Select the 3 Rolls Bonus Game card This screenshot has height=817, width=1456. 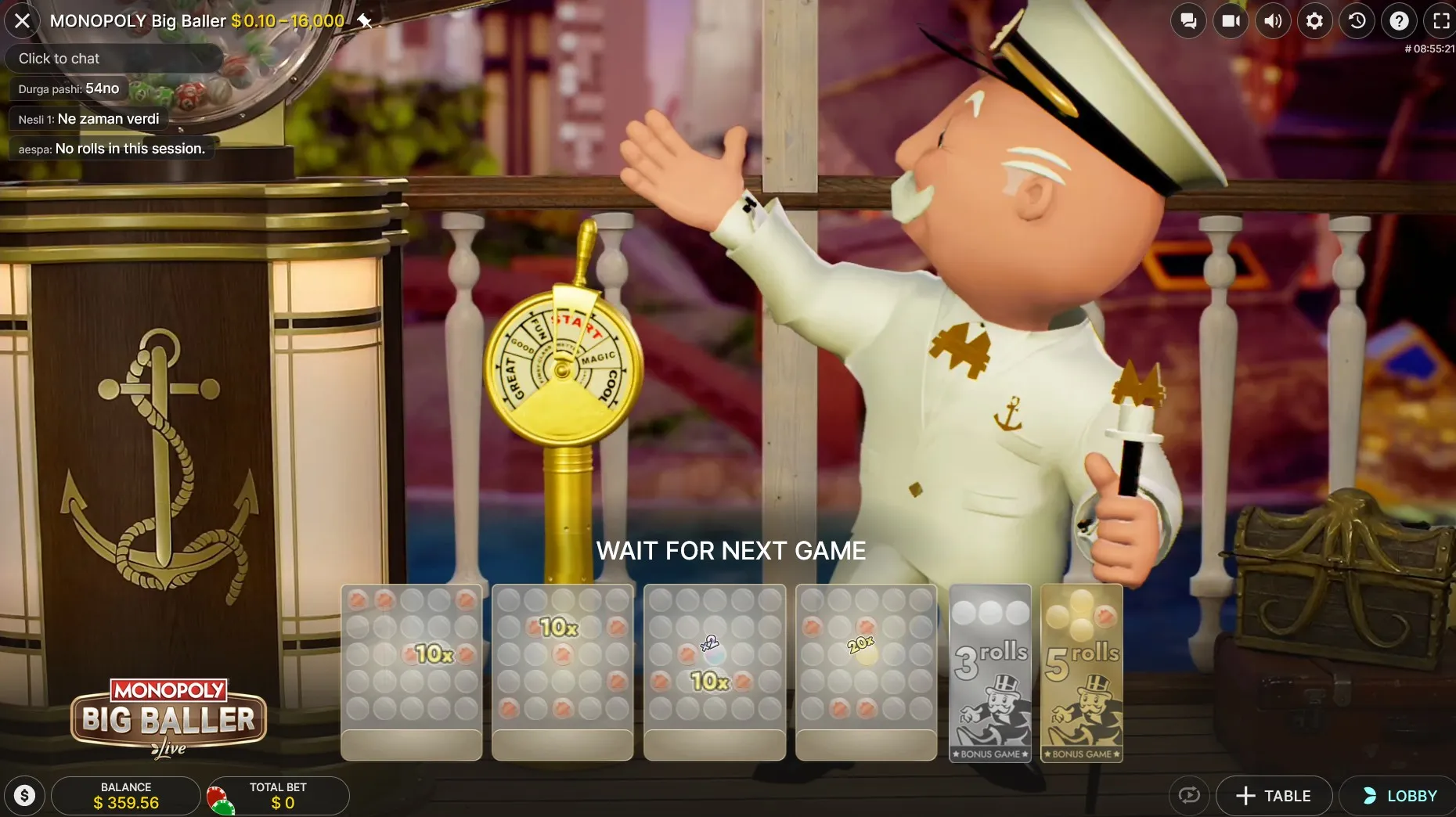click(989, 673)
